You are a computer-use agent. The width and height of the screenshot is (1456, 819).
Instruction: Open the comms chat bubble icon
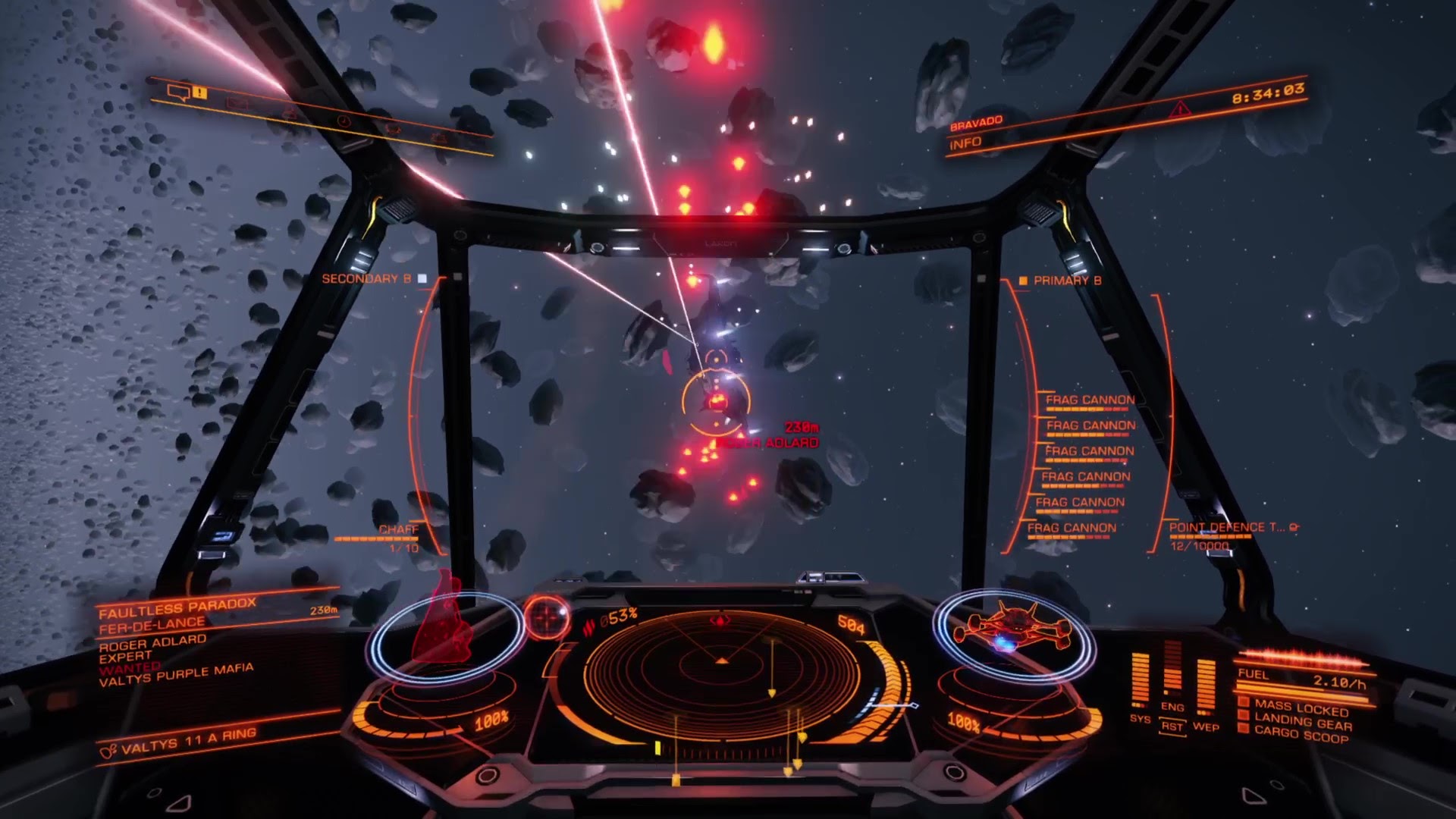tap(179, 93)
